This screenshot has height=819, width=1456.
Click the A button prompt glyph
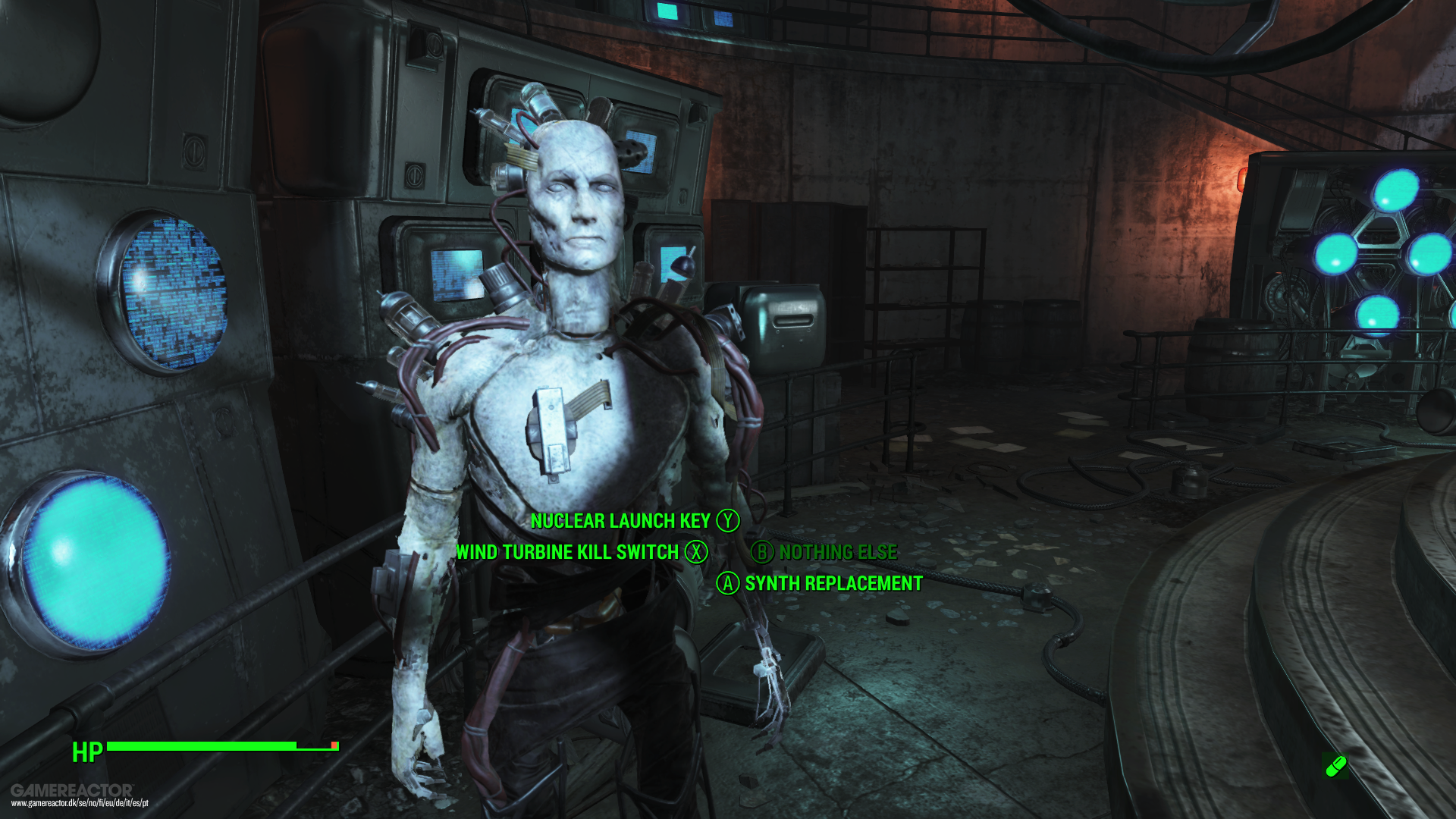[x=728, y=585]
